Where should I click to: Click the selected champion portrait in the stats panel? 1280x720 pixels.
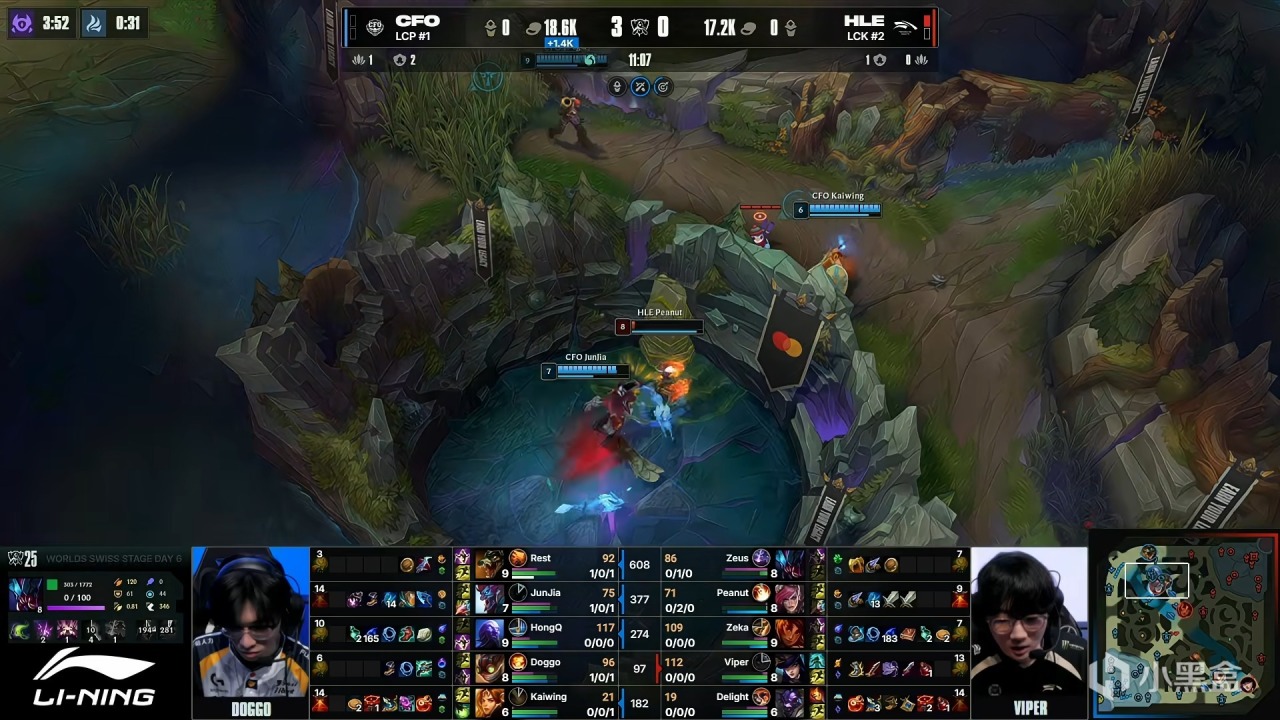tap(24, 594)
